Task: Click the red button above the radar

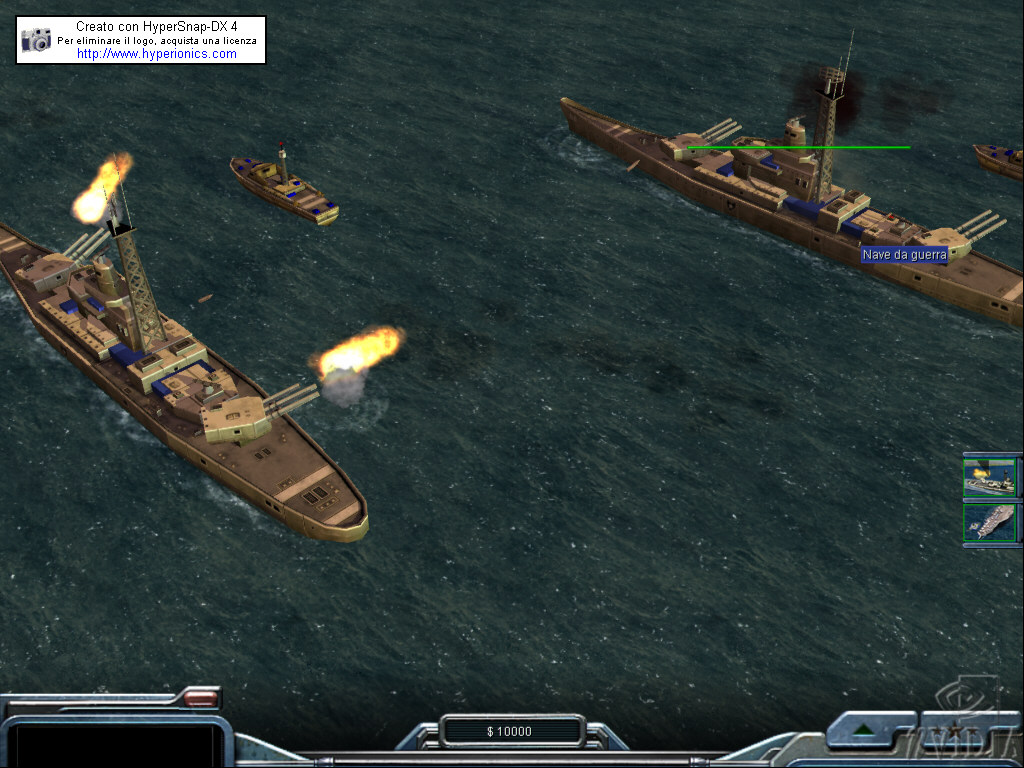Action: (201, 697)
